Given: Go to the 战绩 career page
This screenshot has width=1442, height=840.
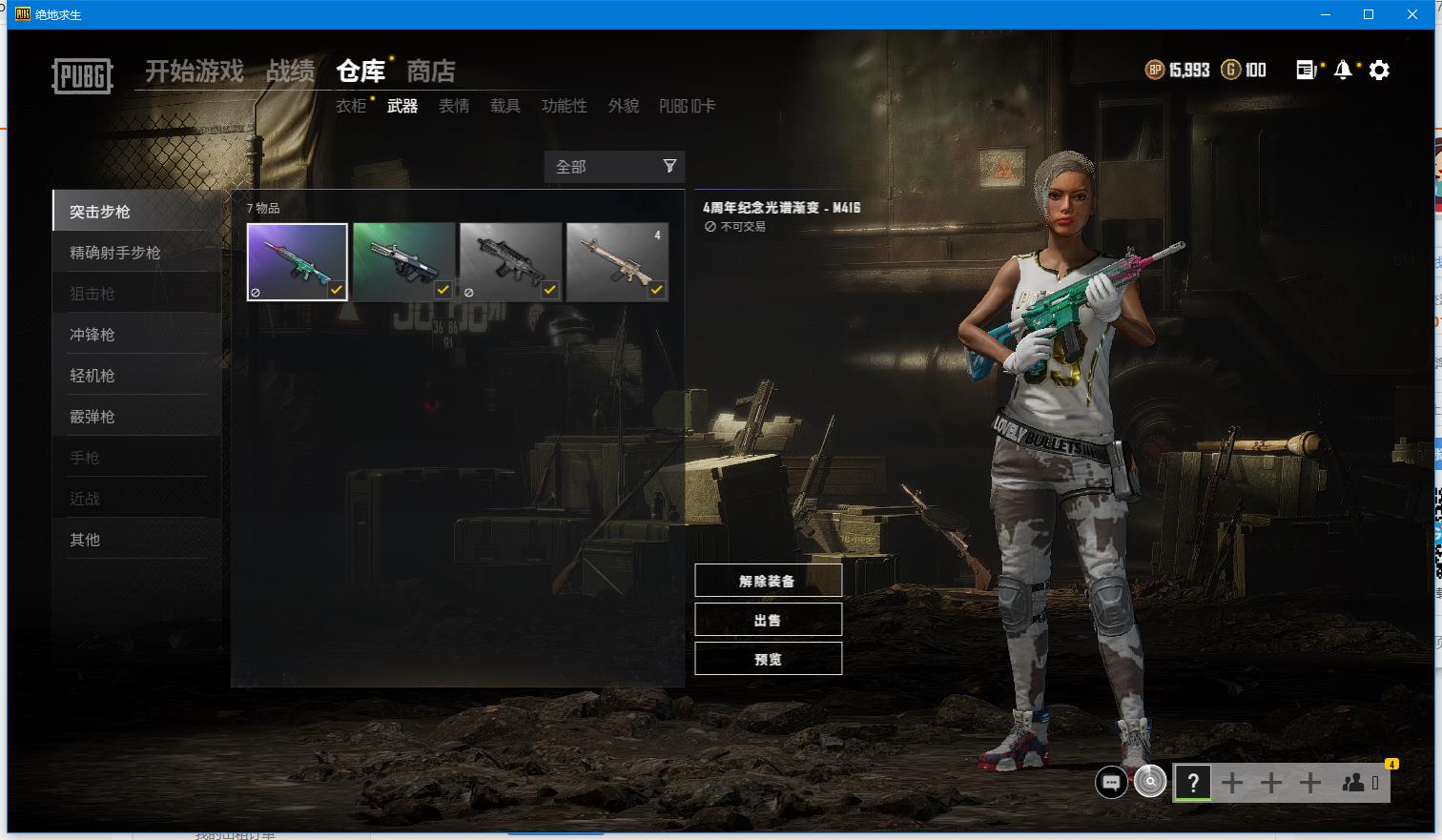Looking at the screenshot, I should tap(291, 72).
